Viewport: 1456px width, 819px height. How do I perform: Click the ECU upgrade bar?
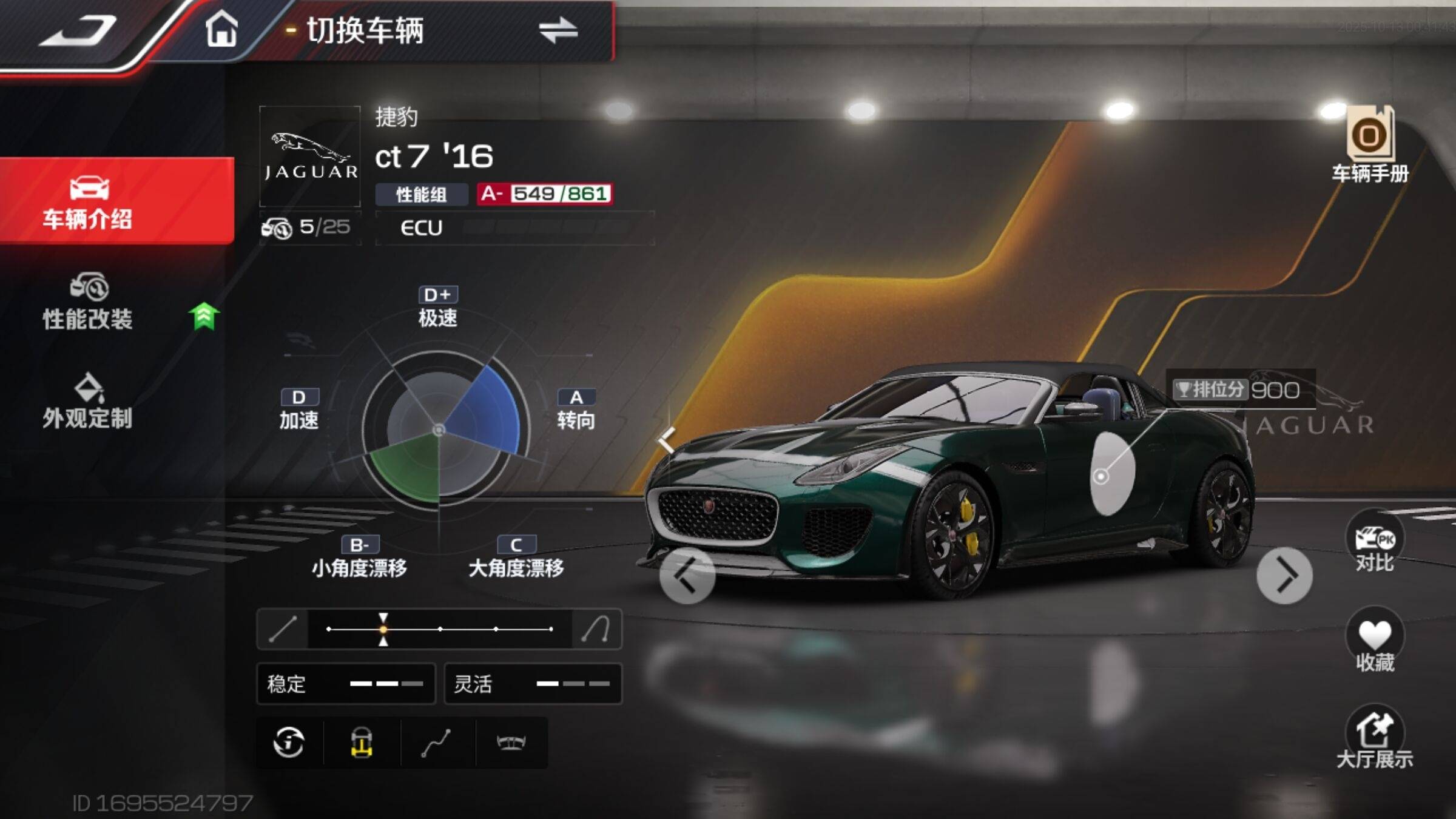coord(514,228)
